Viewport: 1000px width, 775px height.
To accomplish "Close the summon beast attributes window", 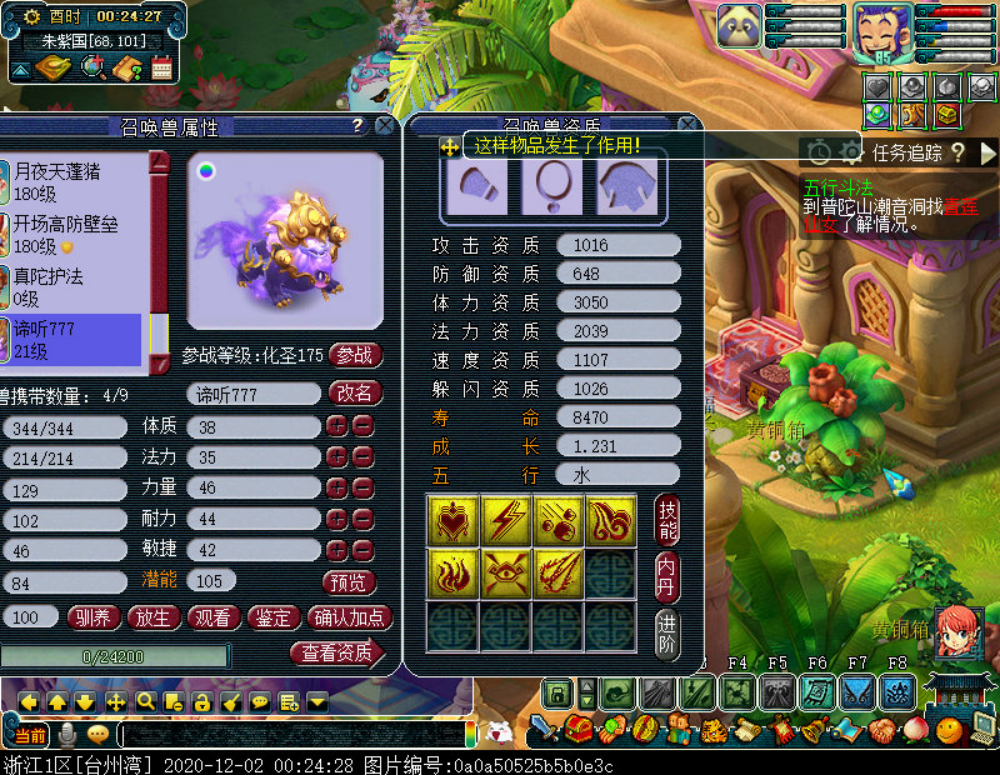I will point(385,126).
